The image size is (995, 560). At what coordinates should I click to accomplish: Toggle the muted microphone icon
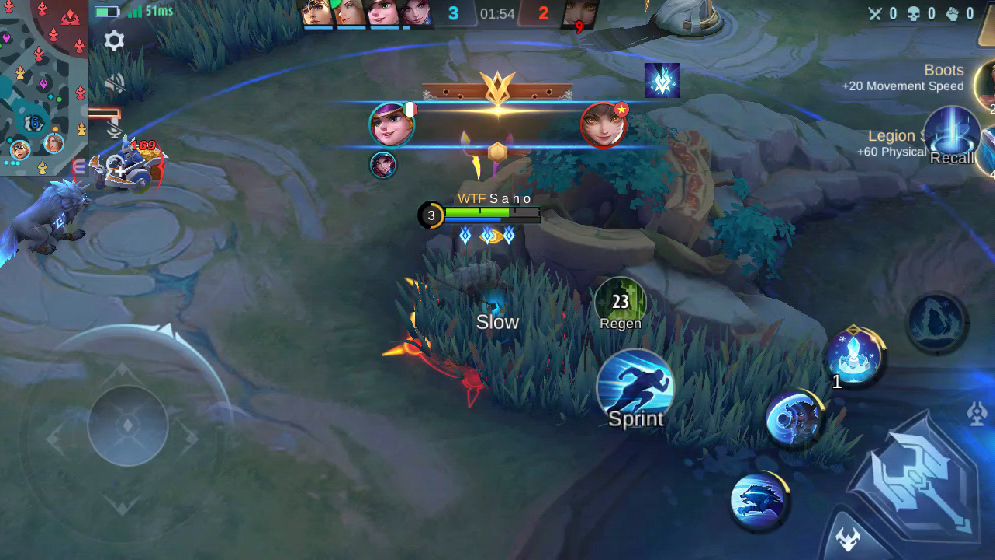[x=115, y=129]
